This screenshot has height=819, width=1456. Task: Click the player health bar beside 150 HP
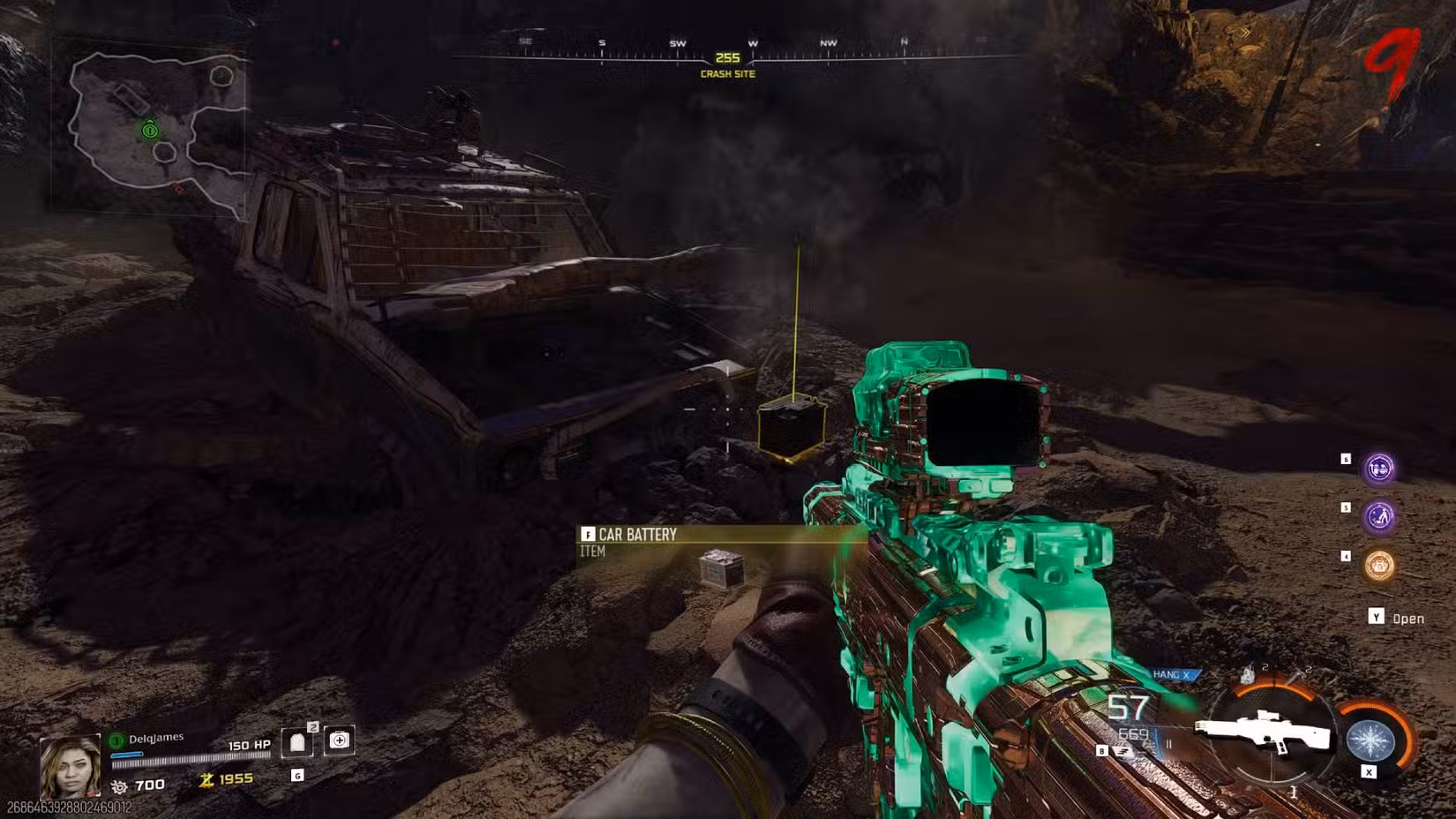tap(183, 759)
